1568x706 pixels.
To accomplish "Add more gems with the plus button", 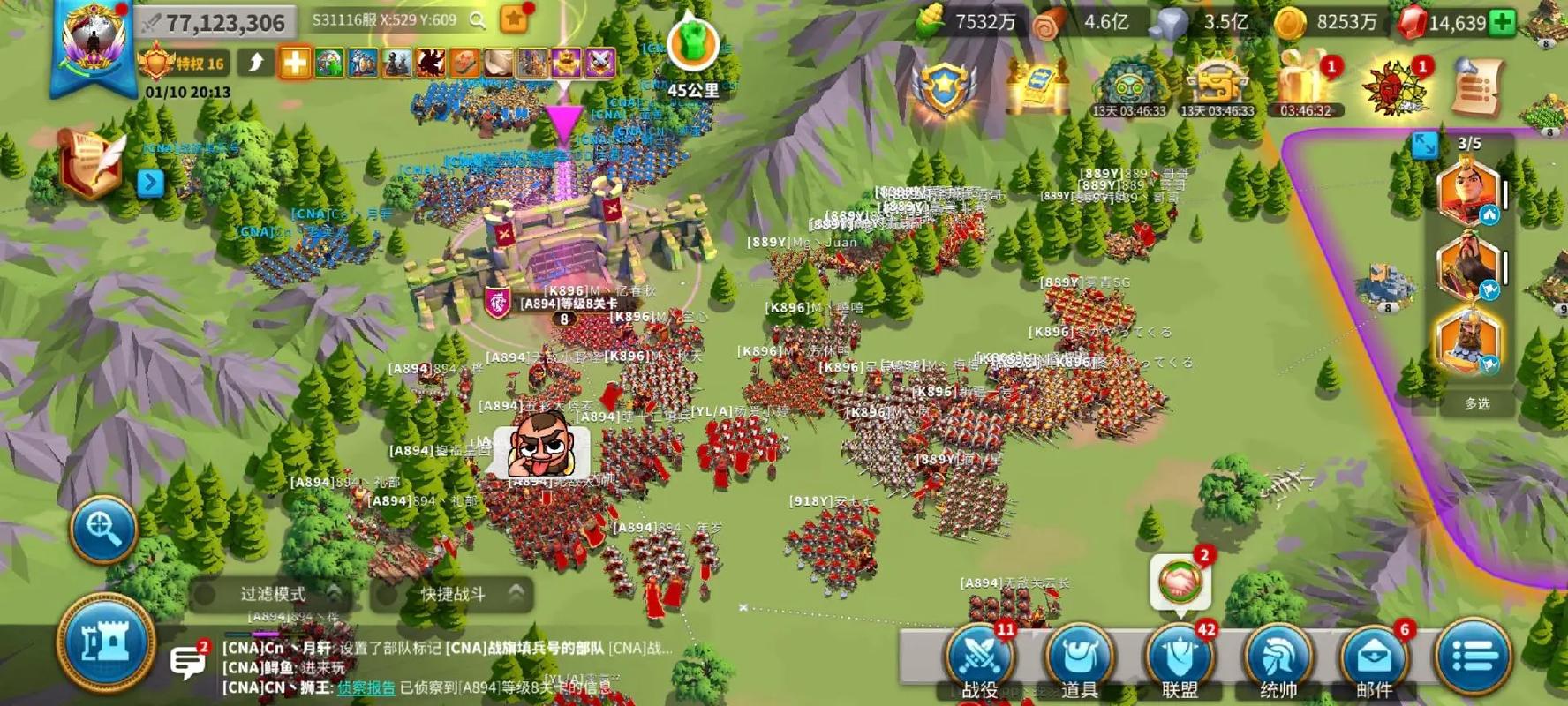I will (1502, 23).
